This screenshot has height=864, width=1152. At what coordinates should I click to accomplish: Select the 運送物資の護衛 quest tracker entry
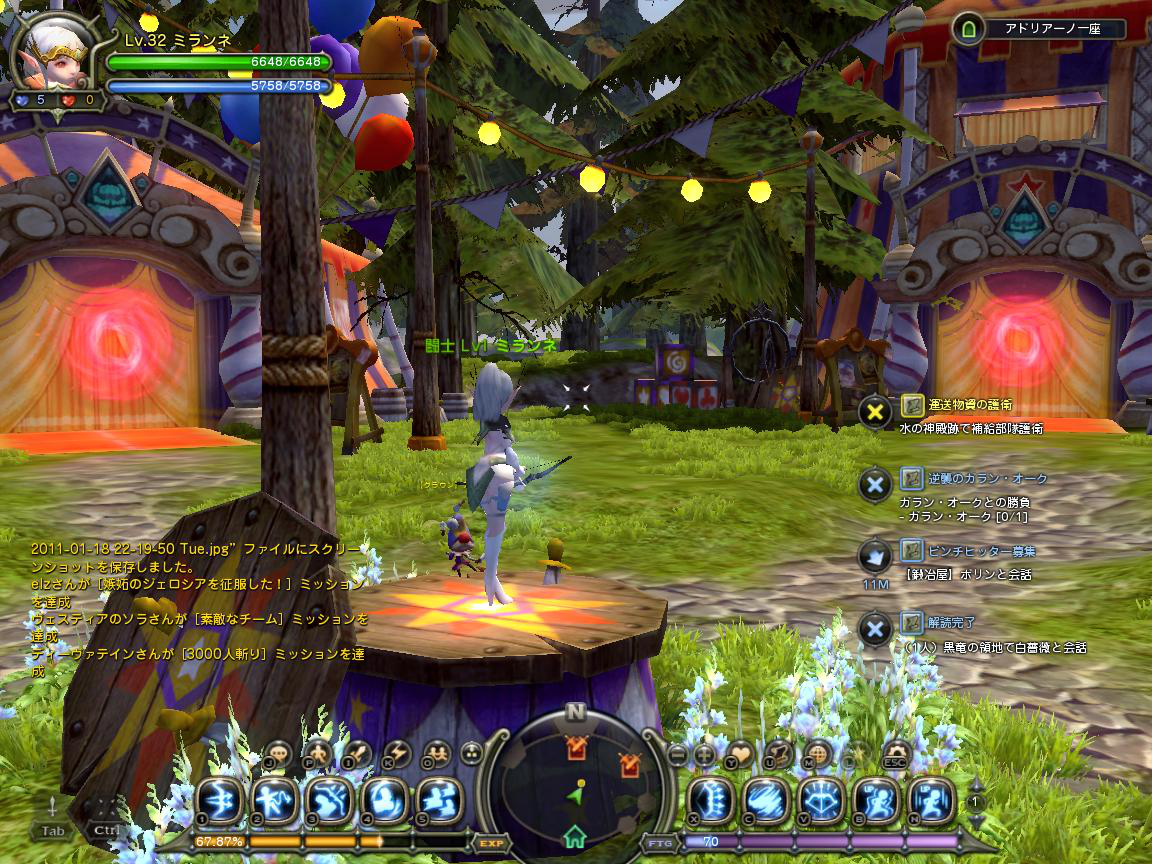[x=966, y=405]
